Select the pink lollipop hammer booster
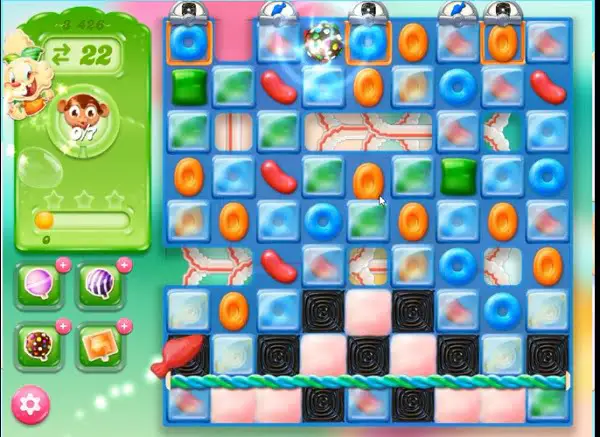This screenshot has height=437, width=600. pos(41,285)
